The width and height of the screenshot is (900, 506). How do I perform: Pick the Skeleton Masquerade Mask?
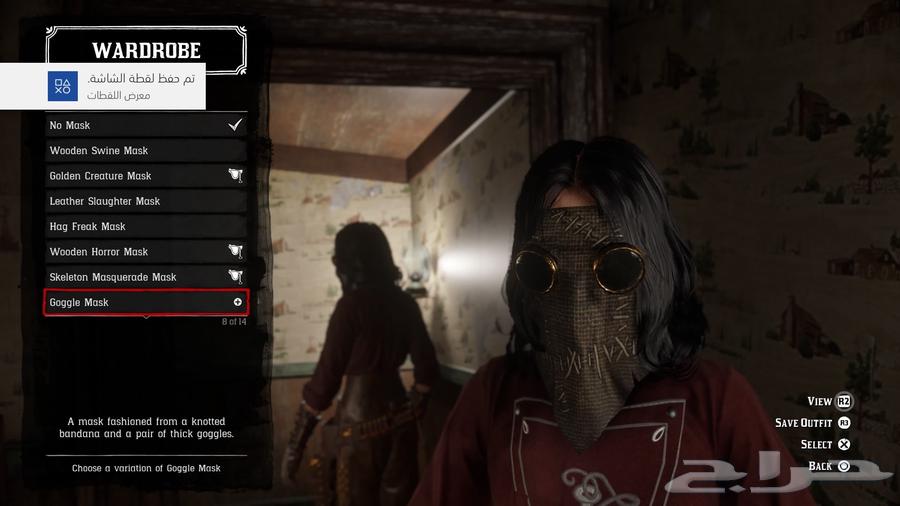coord(146,277)
